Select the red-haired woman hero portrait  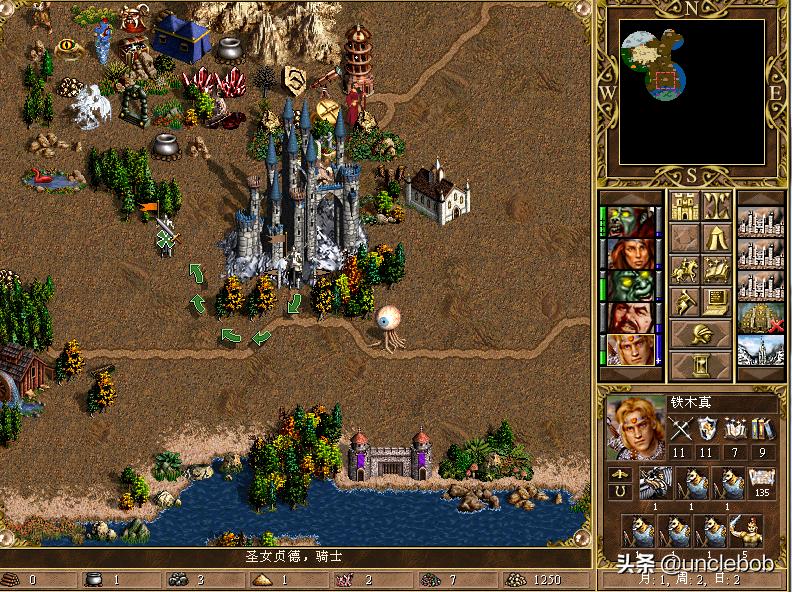(x=632, y=254)
